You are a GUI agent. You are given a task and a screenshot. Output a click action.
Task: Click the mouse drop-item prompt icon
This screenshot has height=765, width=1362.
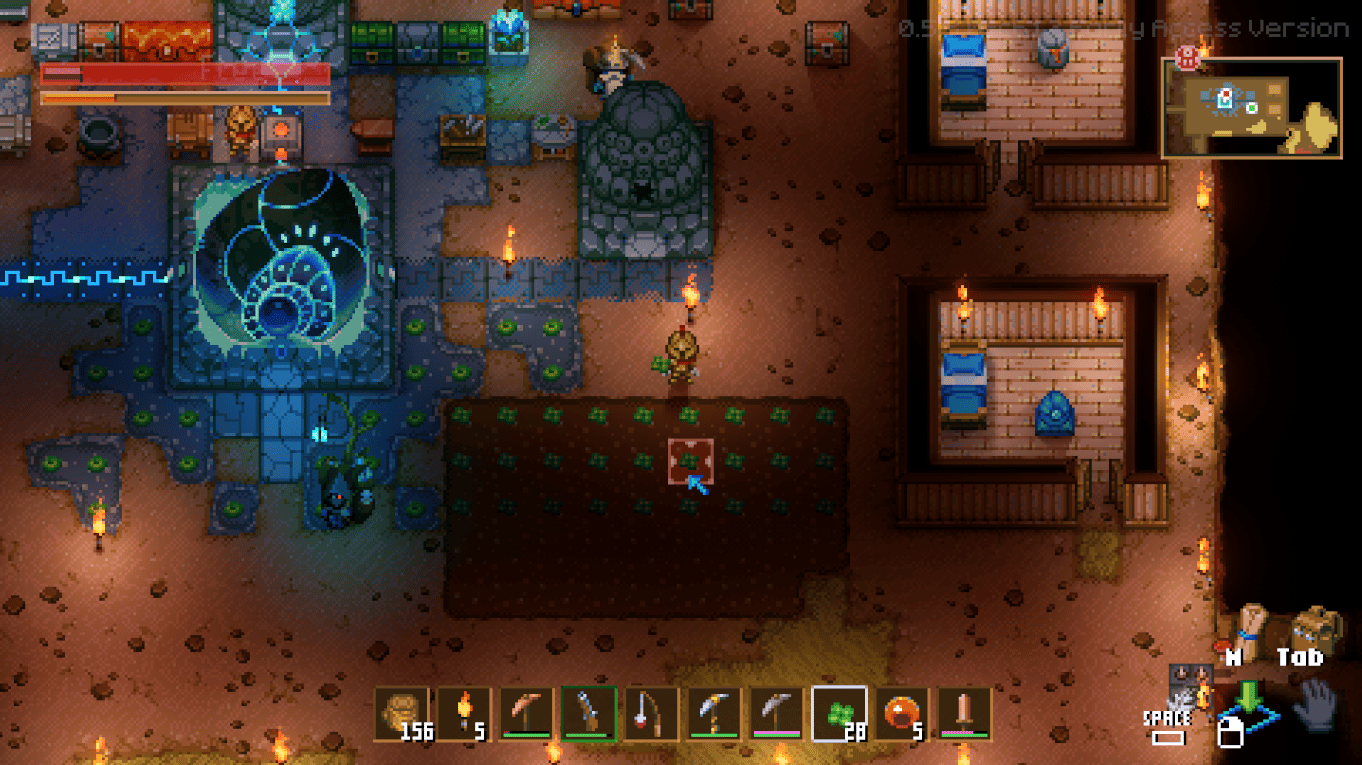click(x=1231, y=734)
